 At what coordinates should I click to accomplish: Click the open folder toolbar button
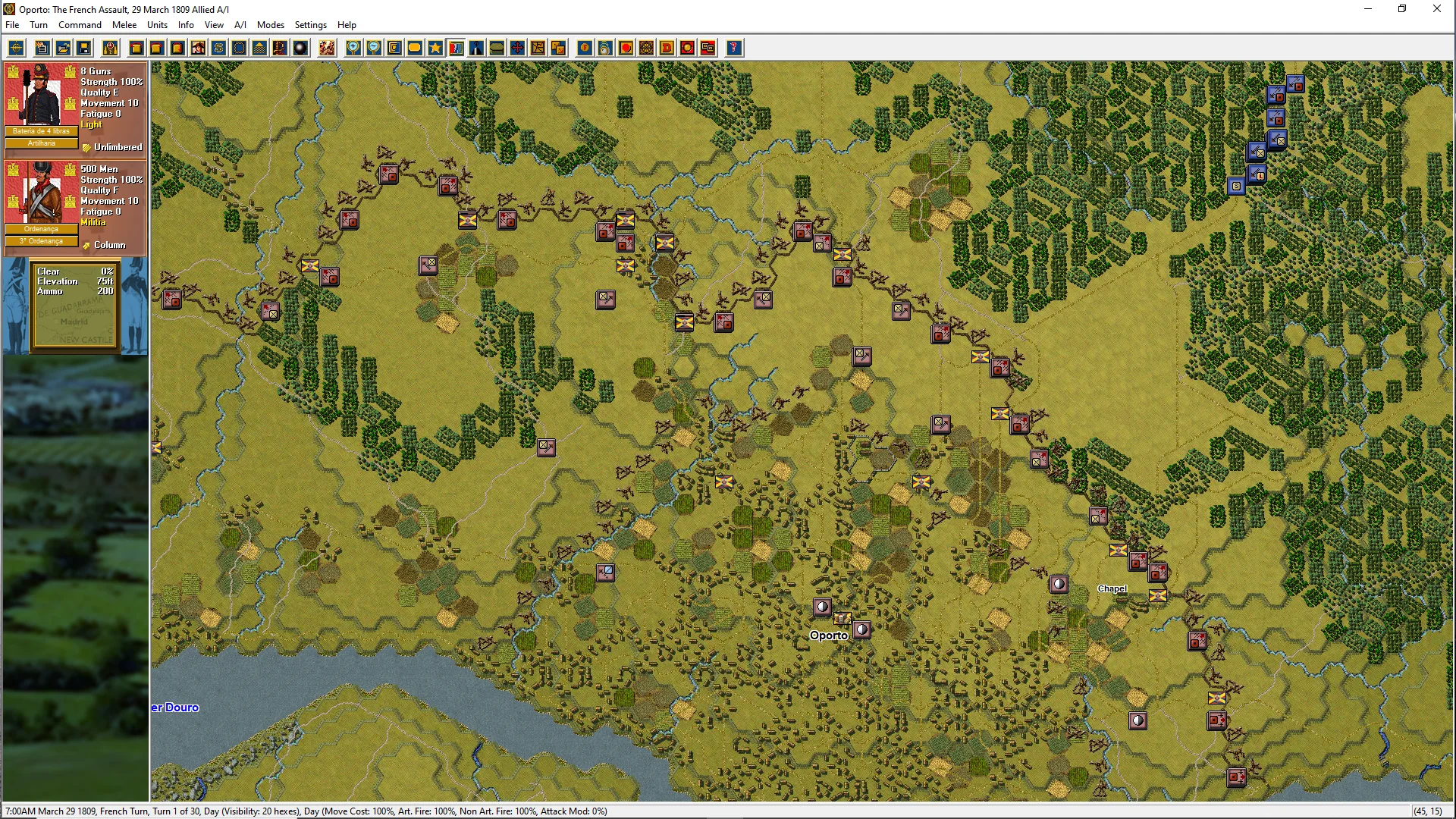tap(64, 49)
